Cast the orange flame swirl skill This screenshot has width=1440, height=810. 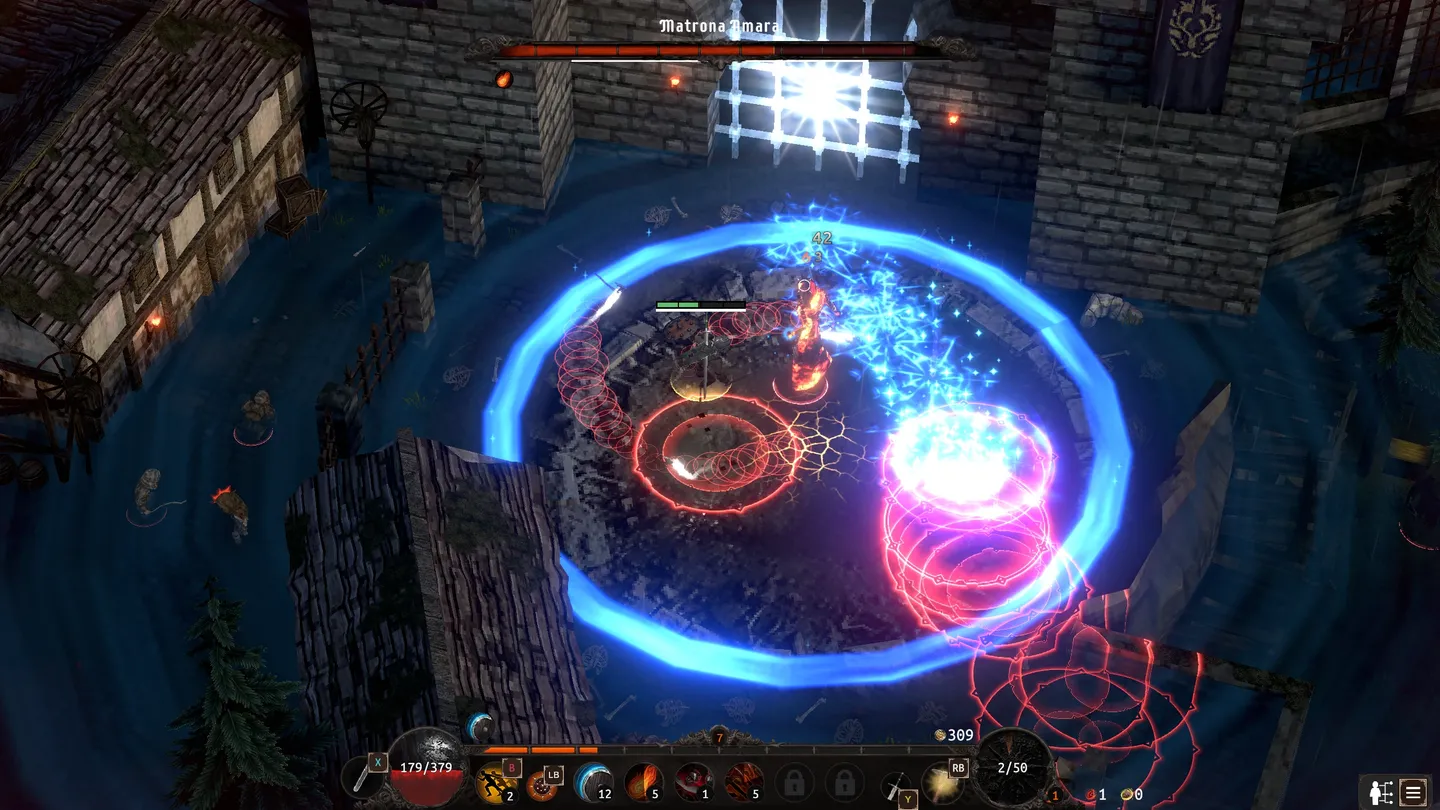[643, 781]
